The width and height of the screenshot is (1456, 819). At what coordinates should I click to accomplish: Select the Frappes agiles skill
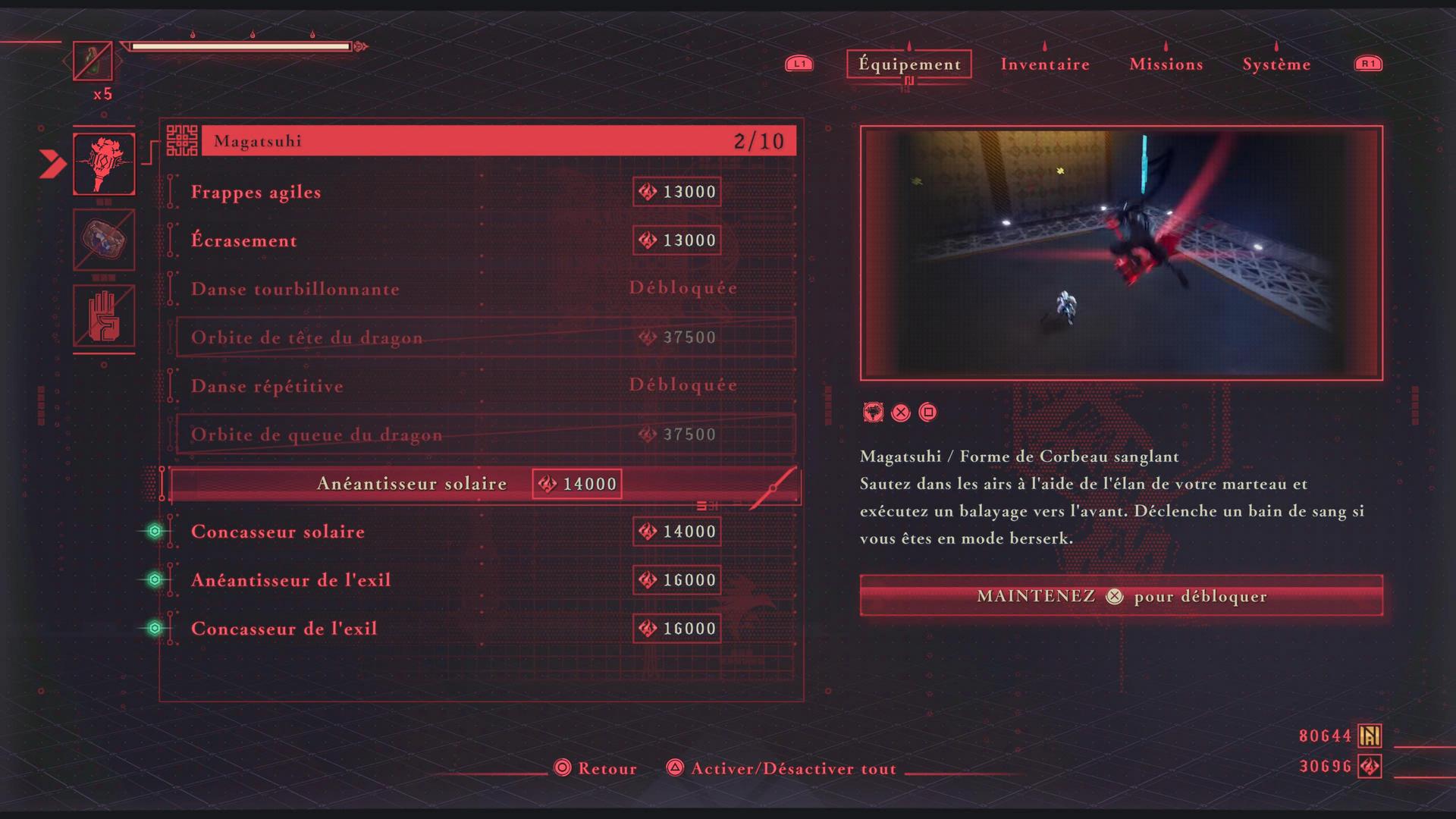click(x=256, y=192)
